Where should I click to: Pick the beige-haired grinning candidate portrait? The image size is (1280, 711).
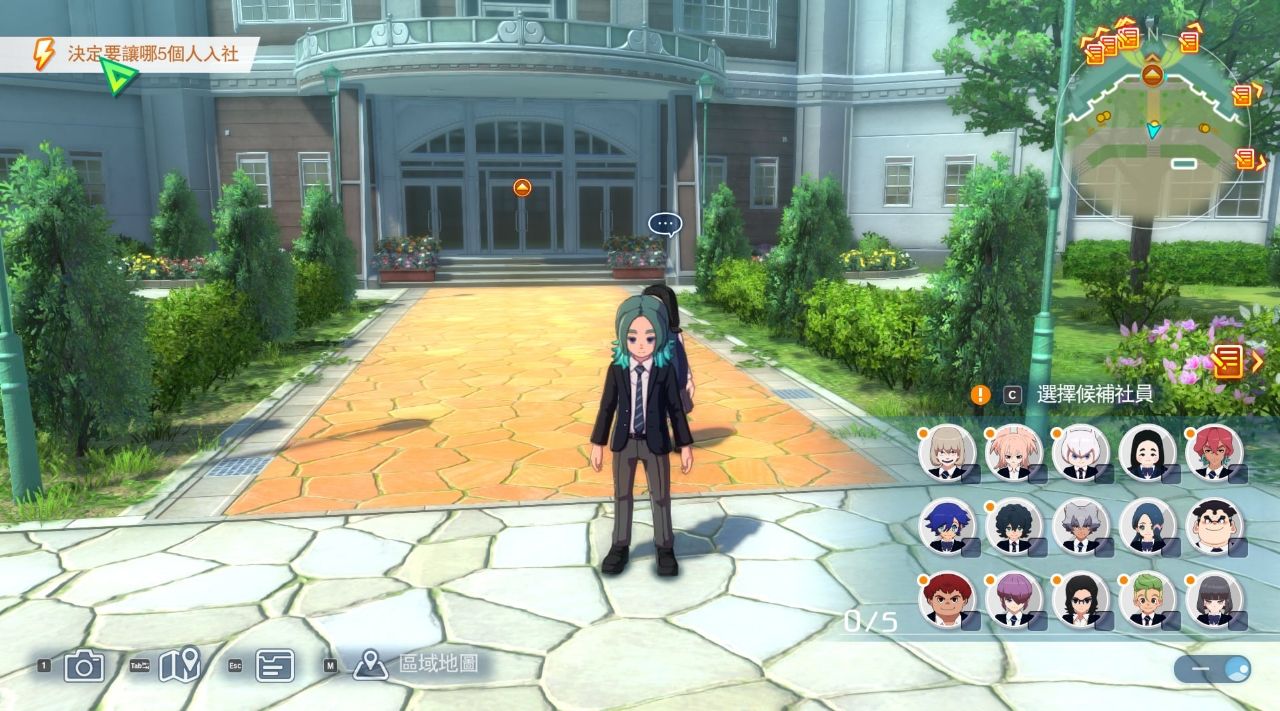pyautogui.click(x=946, y=453)
